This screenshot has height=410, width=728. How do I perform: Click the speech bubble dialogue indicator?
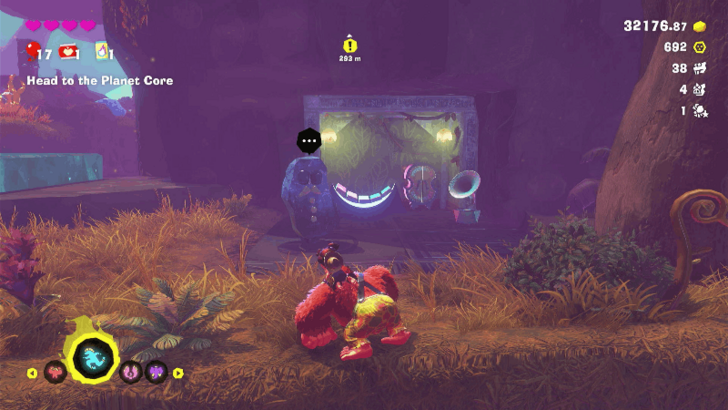[308, 141]
